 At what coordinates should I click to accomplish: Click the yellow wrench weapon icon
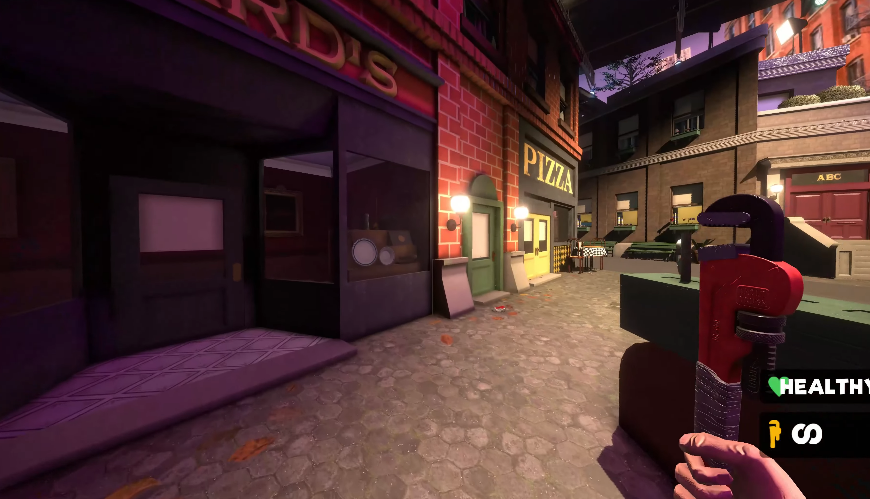coord(773,433)
